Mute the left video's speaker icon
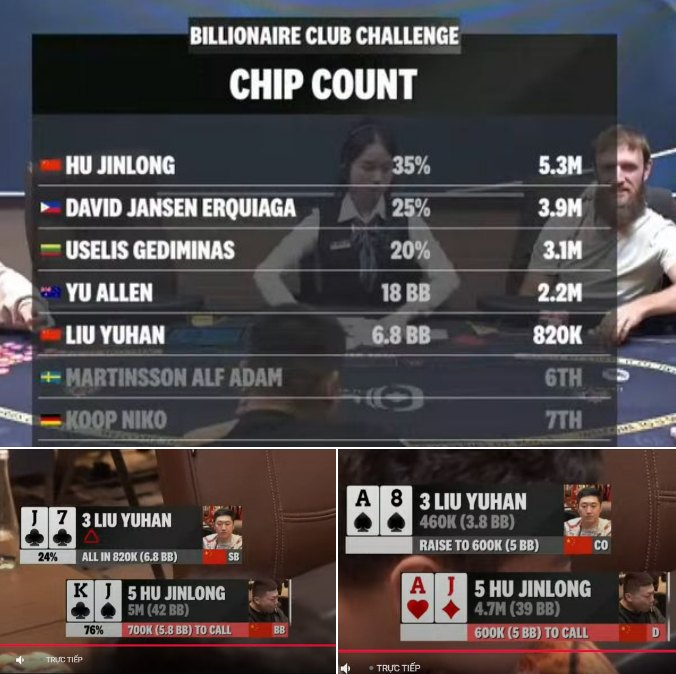This screenshot has height=674, width=676. [20, 660]
